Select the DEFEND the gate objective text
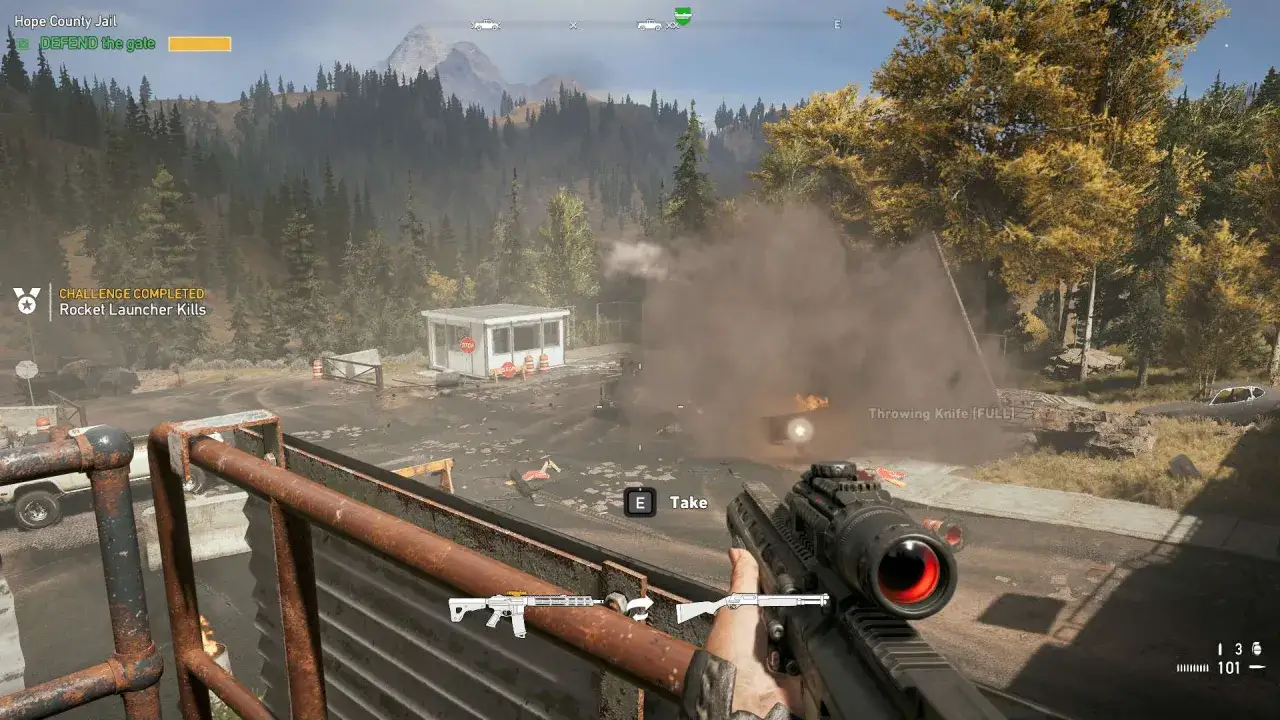The image size is (1280, 720). pyautogui.click(x=95, y=43)
